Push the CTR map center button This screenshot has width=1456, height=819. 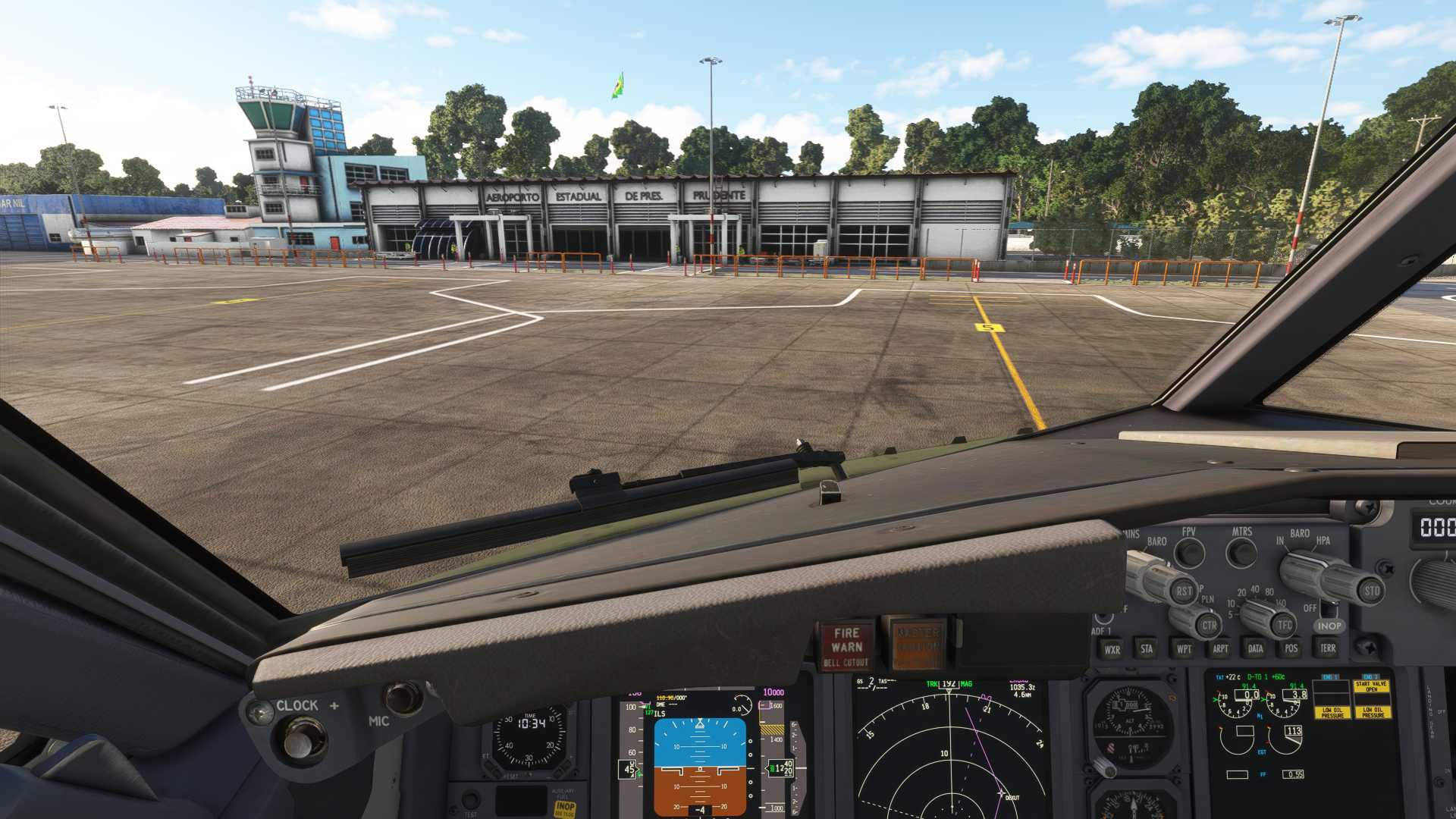[1209, 626]
